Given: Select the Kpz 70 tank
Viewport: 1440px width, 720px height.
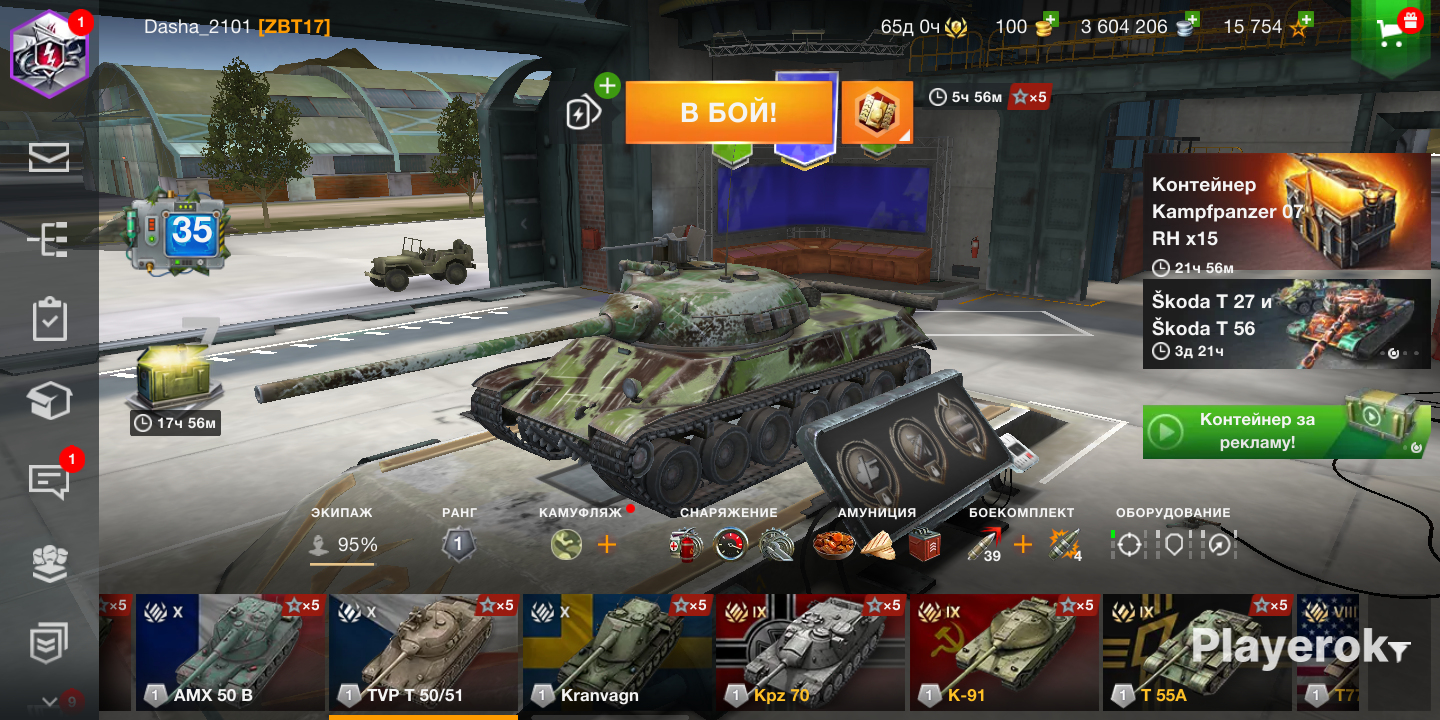Looking at the screenshot, I should point(810,650).
